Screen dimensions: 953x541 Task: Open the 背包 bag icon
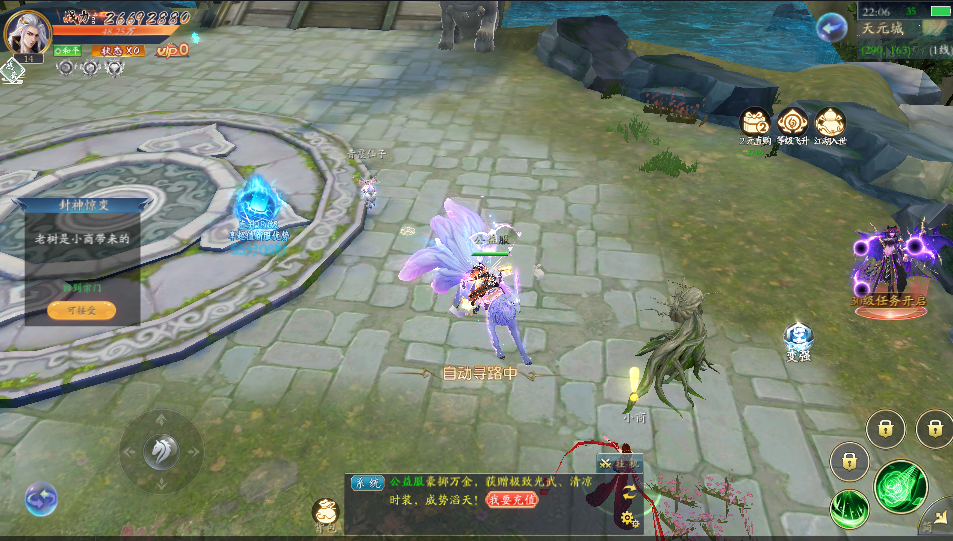pos(325,514)
